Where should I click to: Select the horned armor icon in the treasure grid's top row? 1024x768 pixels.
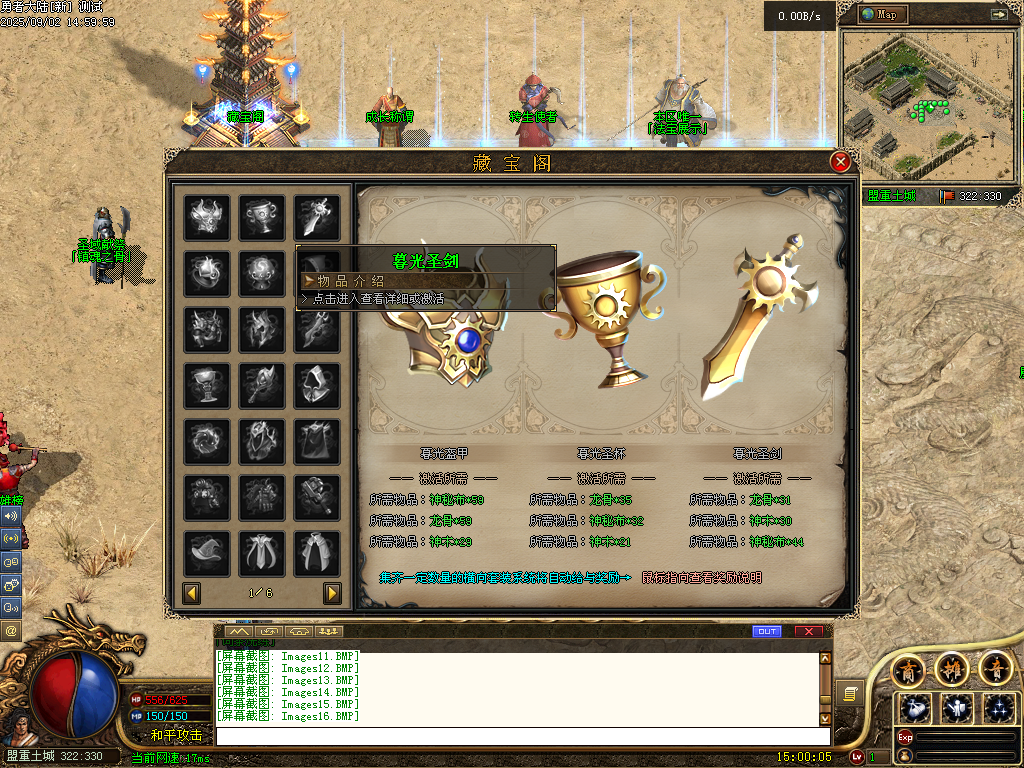[207, 217]
